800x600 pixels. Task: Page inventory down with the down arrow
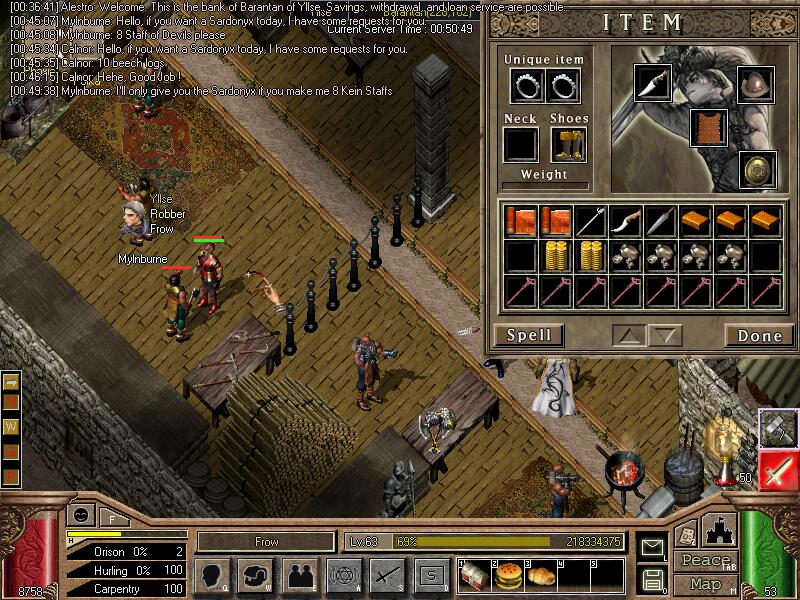(x=664, y=335)
